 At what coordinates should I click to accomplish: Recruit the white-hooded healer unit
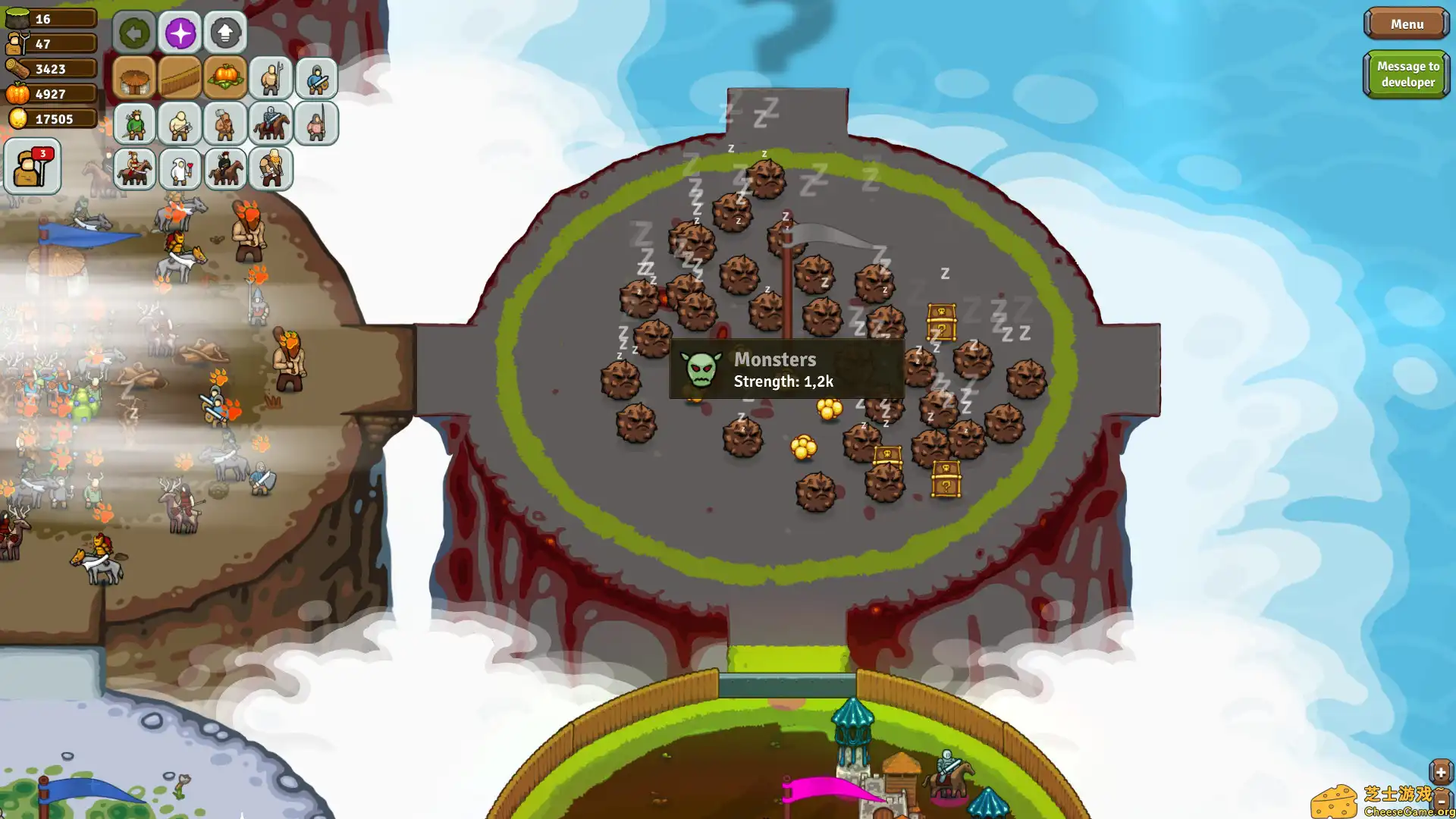coord(179,168)
